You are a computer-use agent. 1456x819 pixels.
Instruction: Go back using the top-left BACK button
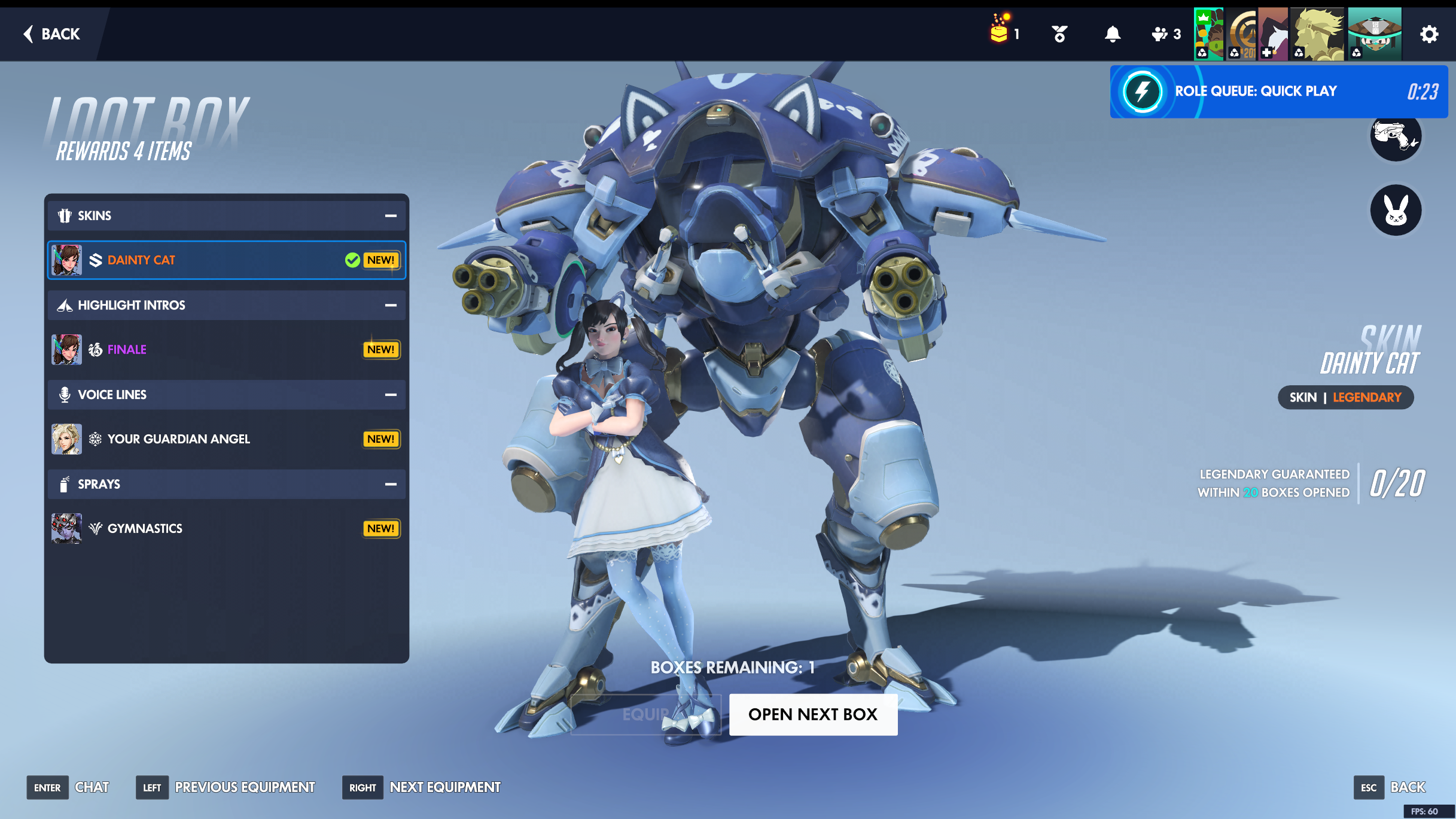tap(52, 34)
